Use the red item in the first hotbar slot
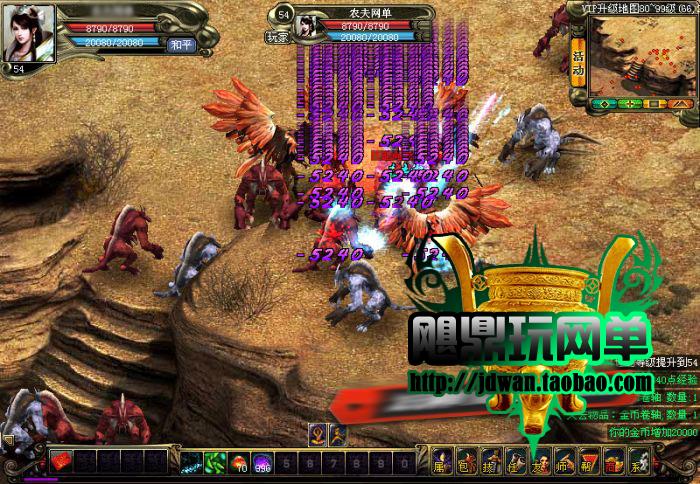Image resolution: width=700 pixels, height=484 pixels. point(63,462)
